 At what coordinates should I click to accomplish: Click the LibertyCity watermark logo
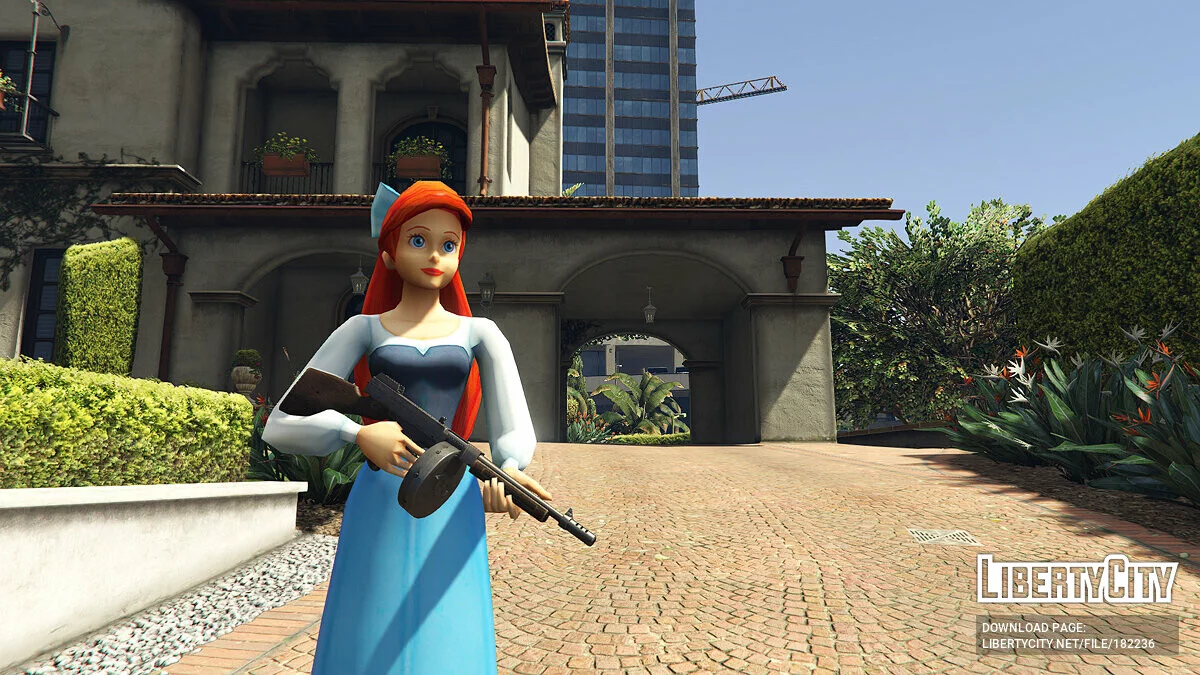point(1077,579)
